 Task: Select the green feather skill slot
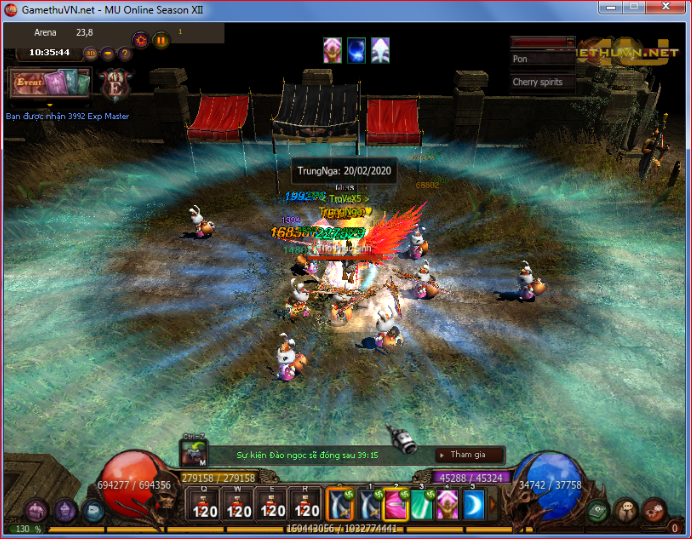421,505
